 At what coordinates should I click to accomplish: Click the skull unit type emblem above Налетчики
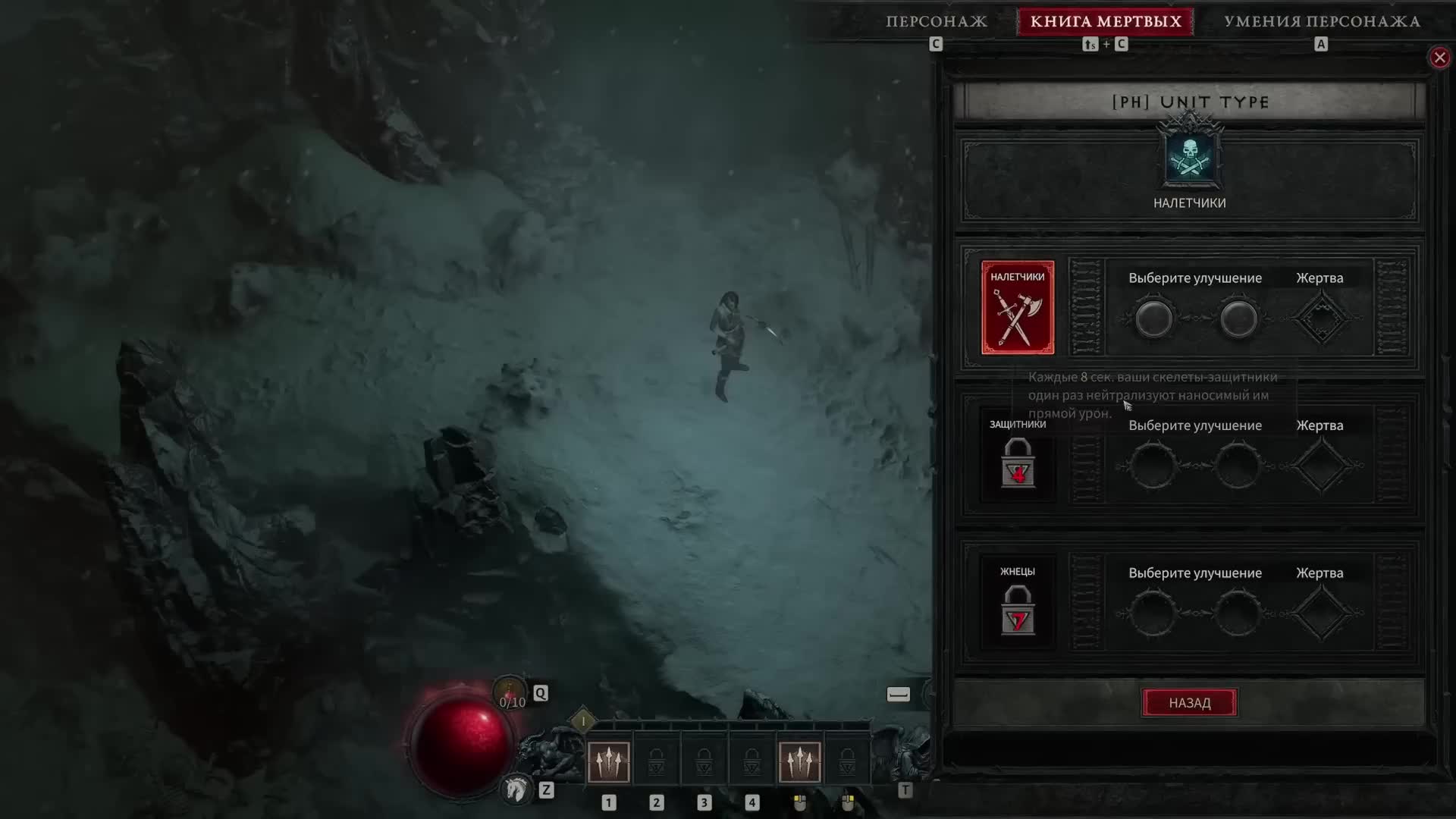tap(1190, 155)
